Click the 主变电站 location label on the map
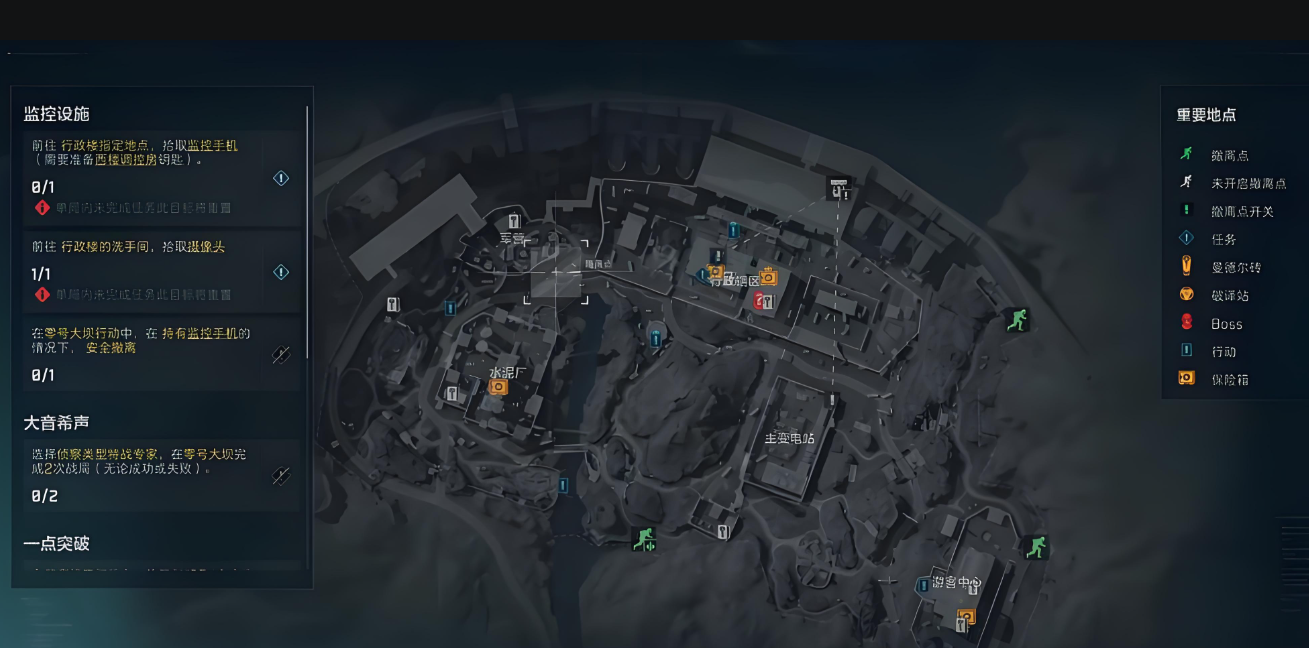Screen dimensions: 1309x648 [789, 438]
